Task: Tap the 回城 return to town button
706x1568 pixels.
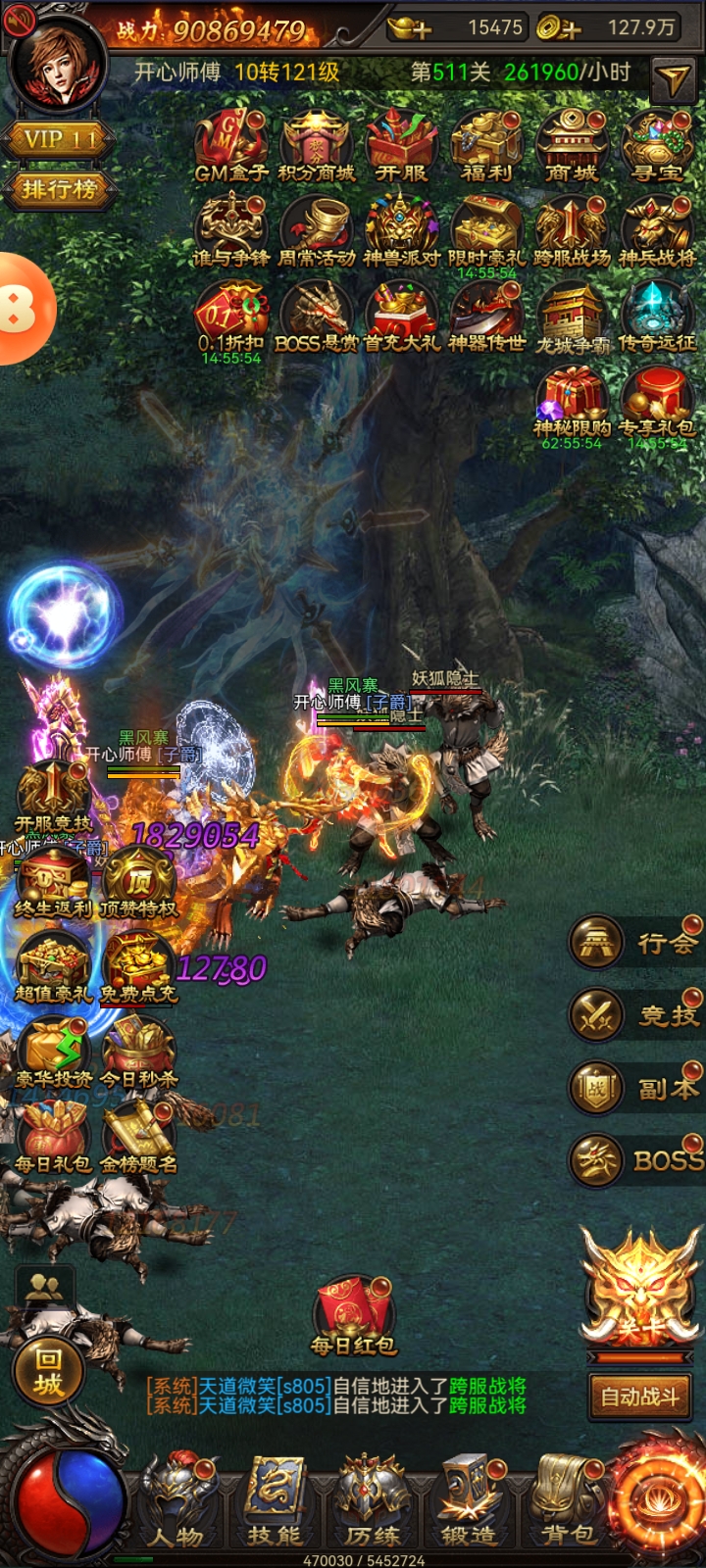Action: [48, 1371]
